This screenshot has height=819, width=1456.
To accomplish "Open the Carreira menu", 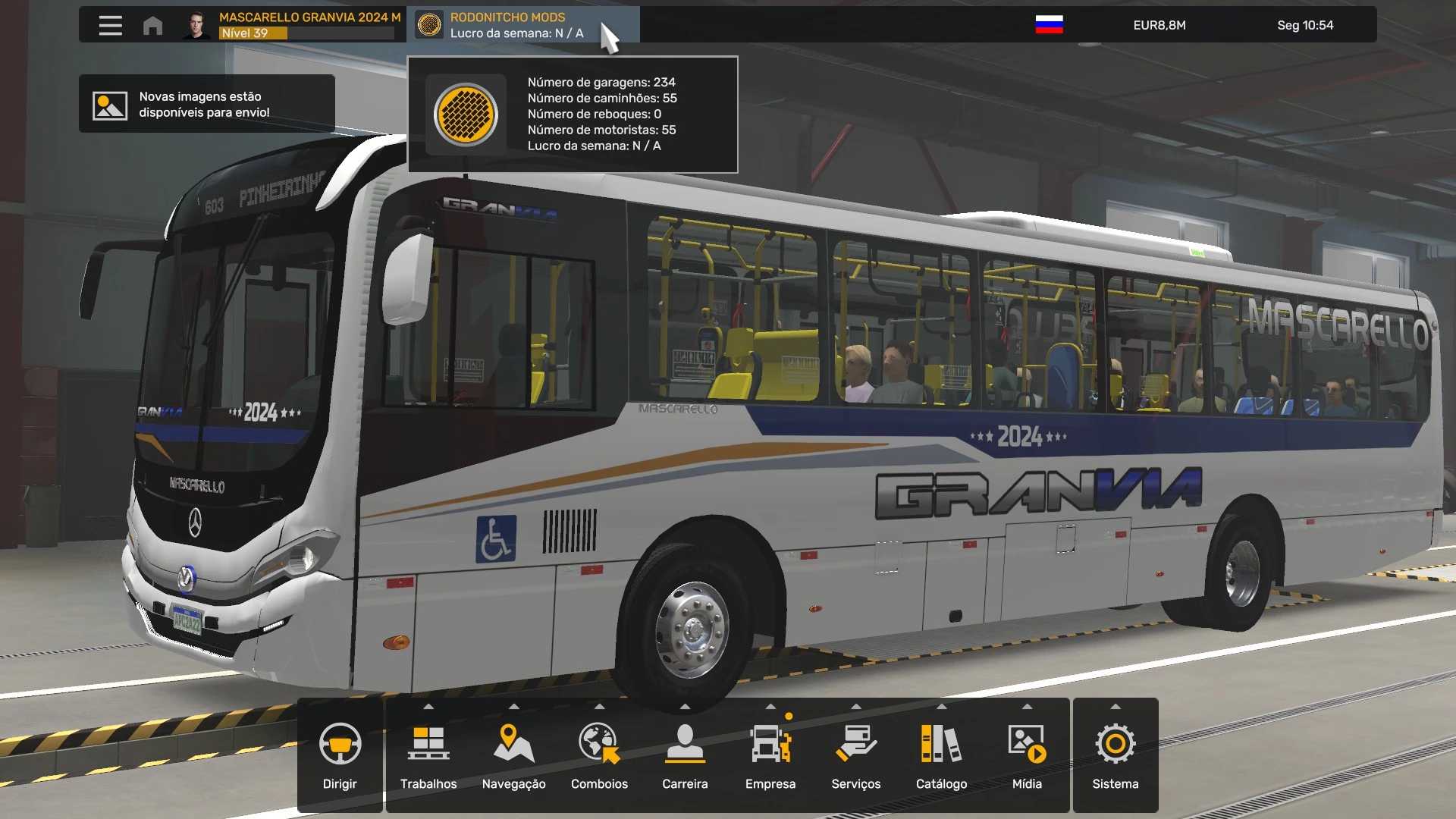I will pyautogui.click(x=685, y=755).
